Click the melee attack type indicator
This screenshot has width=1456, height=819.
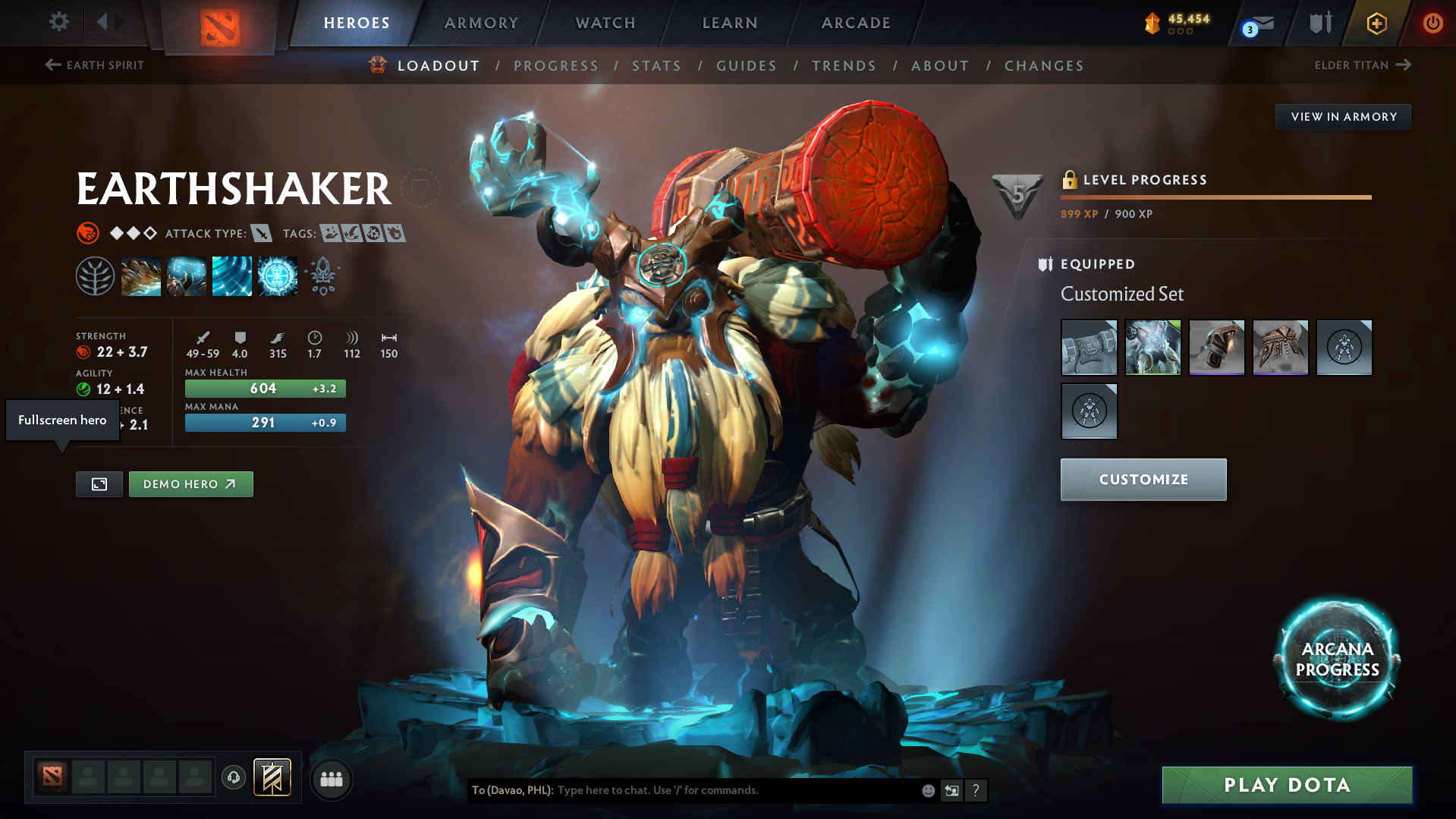click(x=263, y=233)
